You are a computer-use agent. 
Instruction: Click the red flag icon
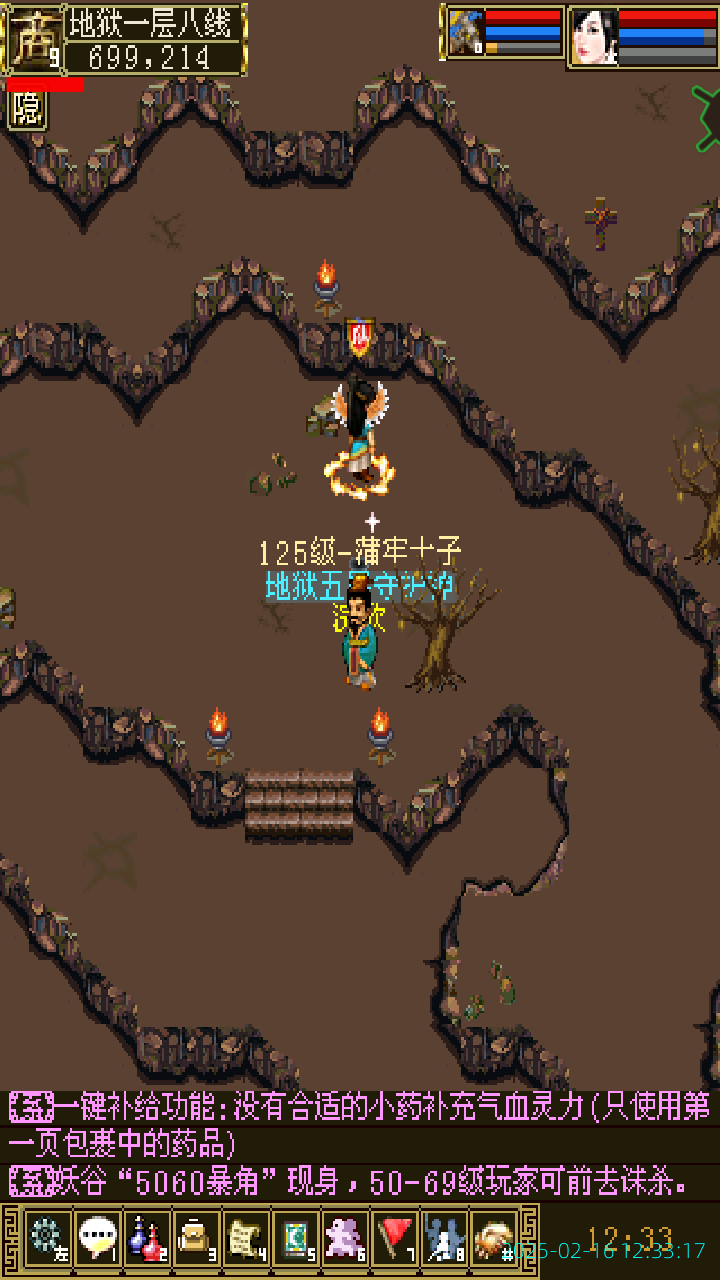tap(396, 1237)
